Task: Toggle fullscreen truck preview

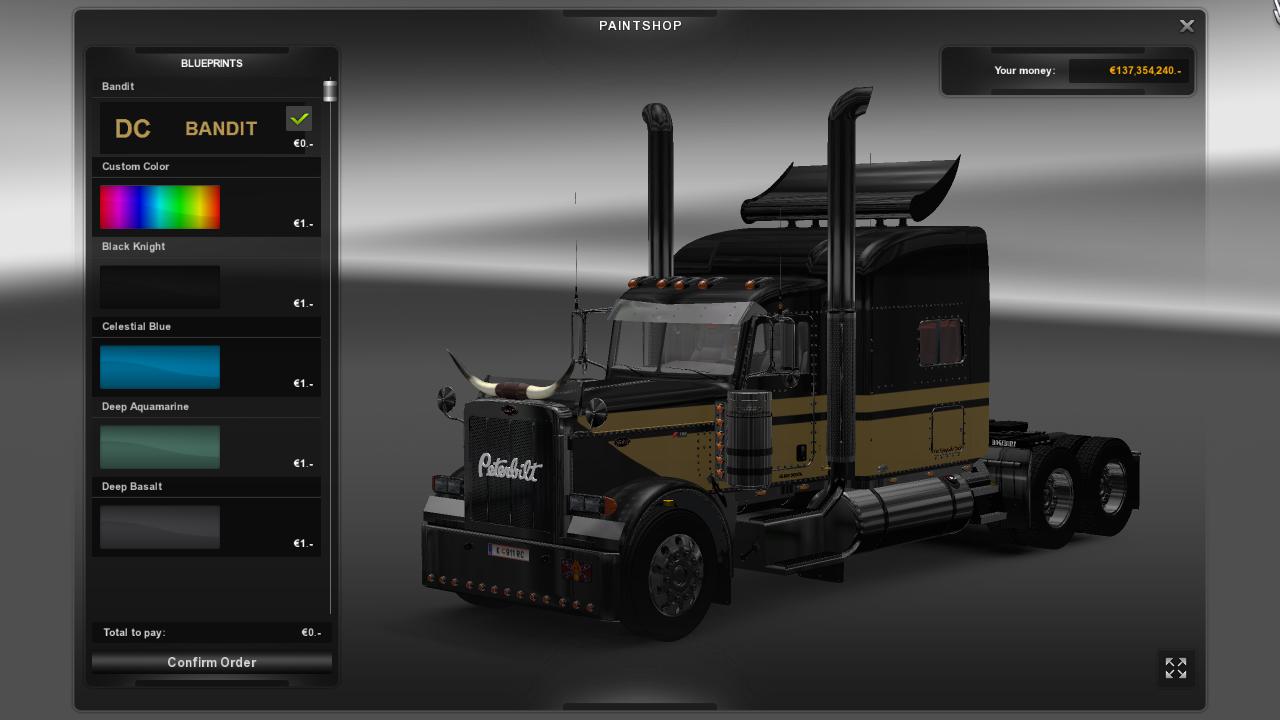Action: click(1176, 668)
